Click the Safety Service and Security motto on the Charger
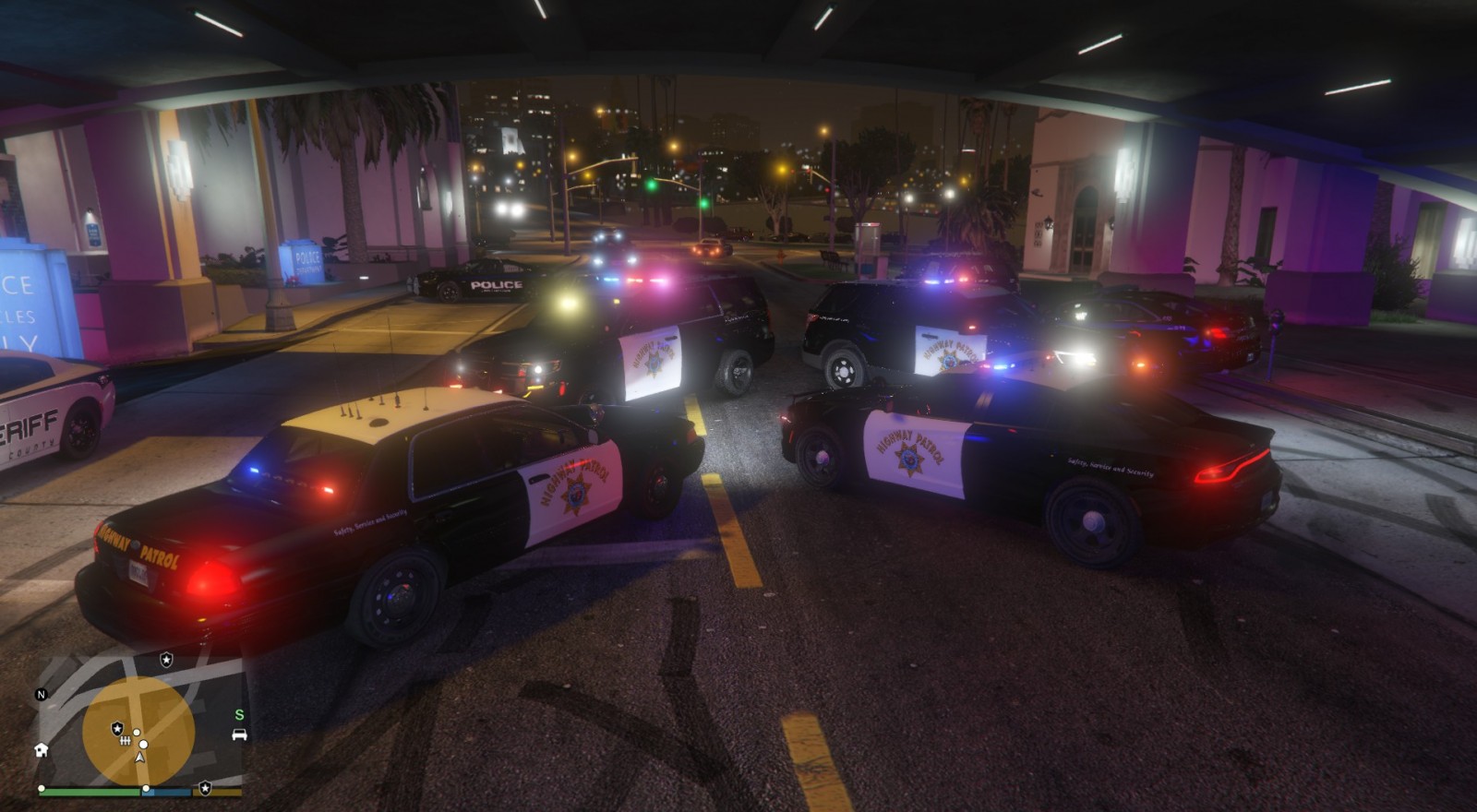This screenshot has width=1477, height=812. [1109, 466]
